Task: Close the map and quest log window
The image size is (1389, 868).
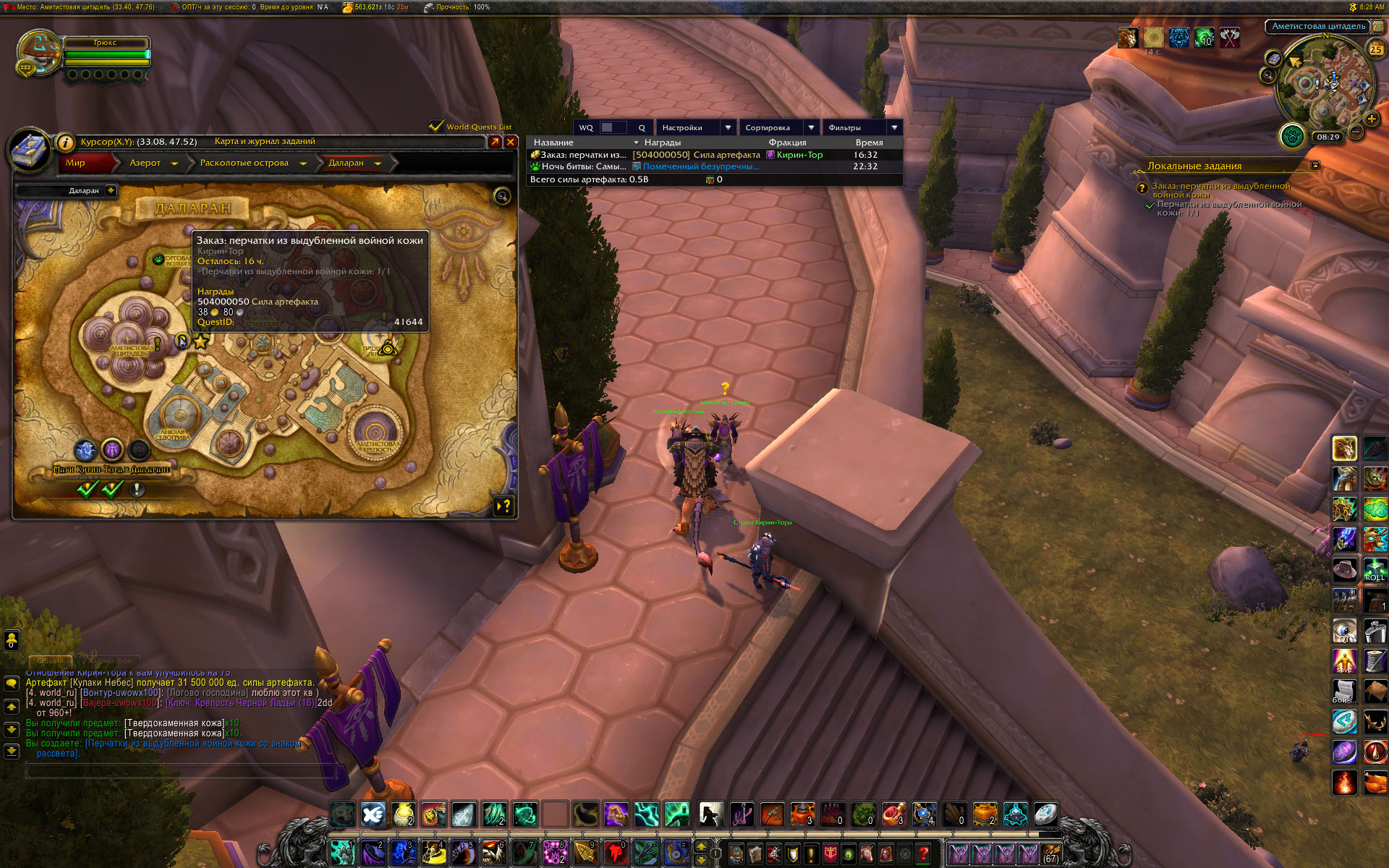Action: [511, 142]
